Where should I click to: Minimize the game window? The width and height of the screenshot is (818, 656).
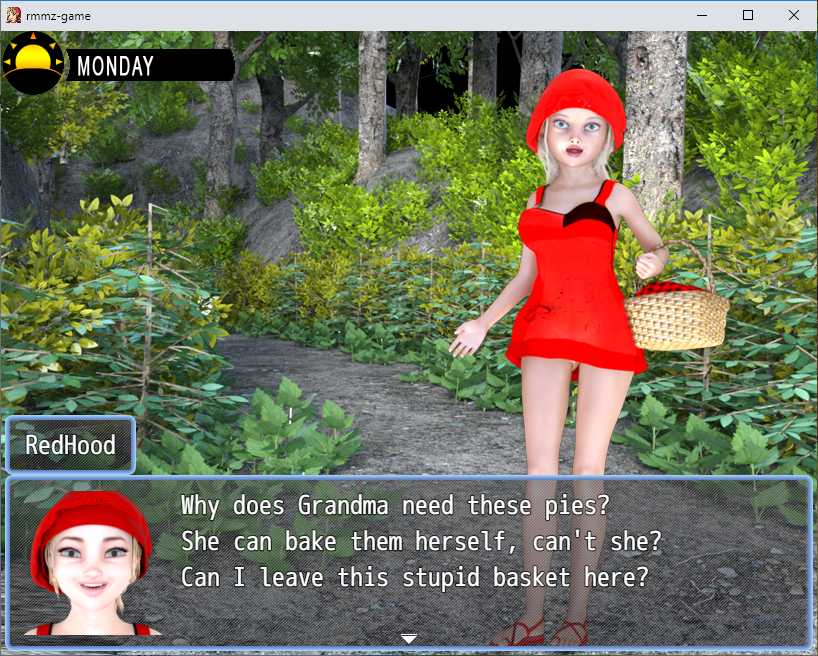pyautogui.click(x=702, y=15)
